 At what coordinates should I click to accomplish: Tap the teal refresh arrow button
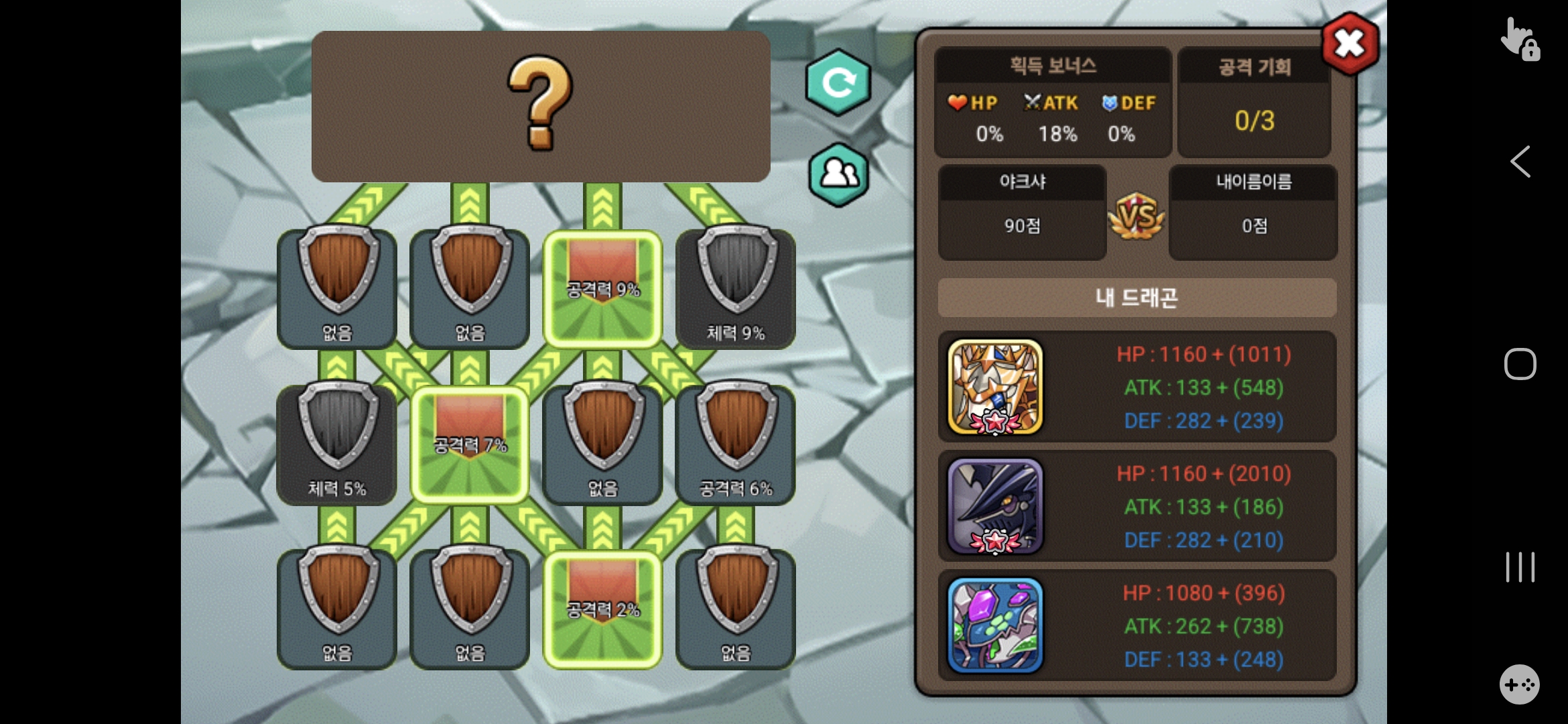pos(838,82)
